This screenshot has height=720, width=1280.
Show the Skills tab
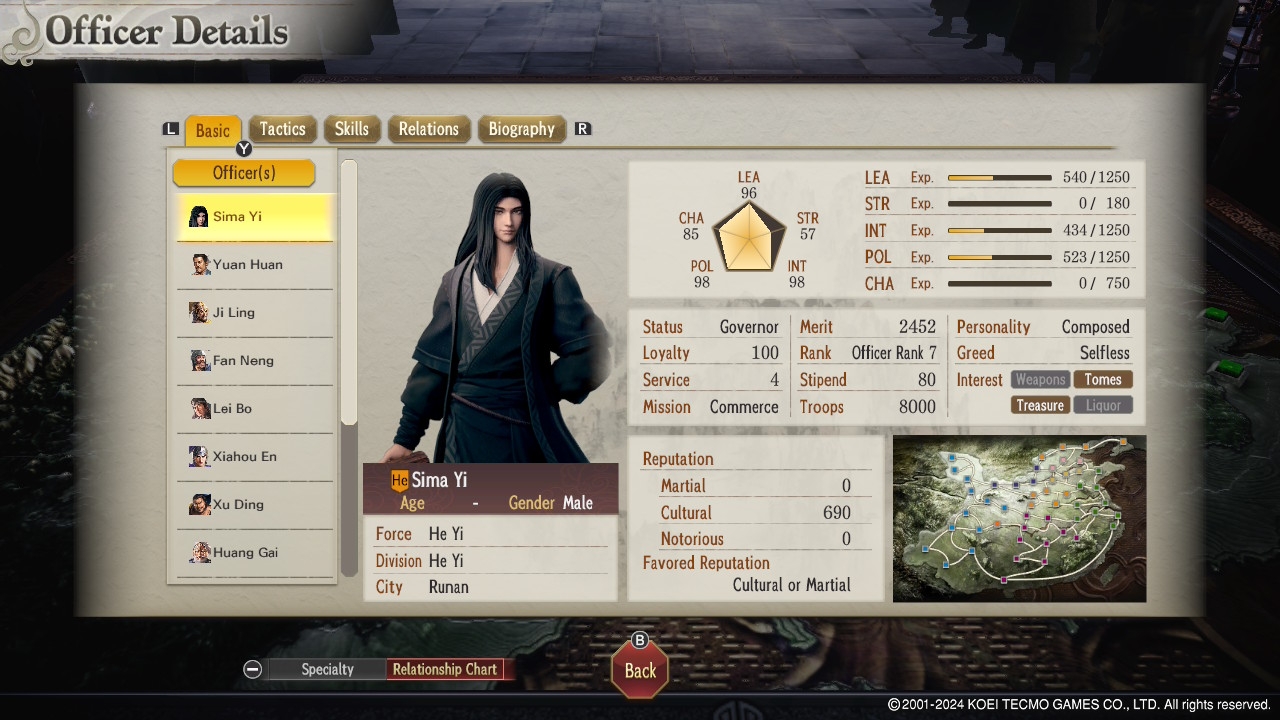tap(351, 129)
